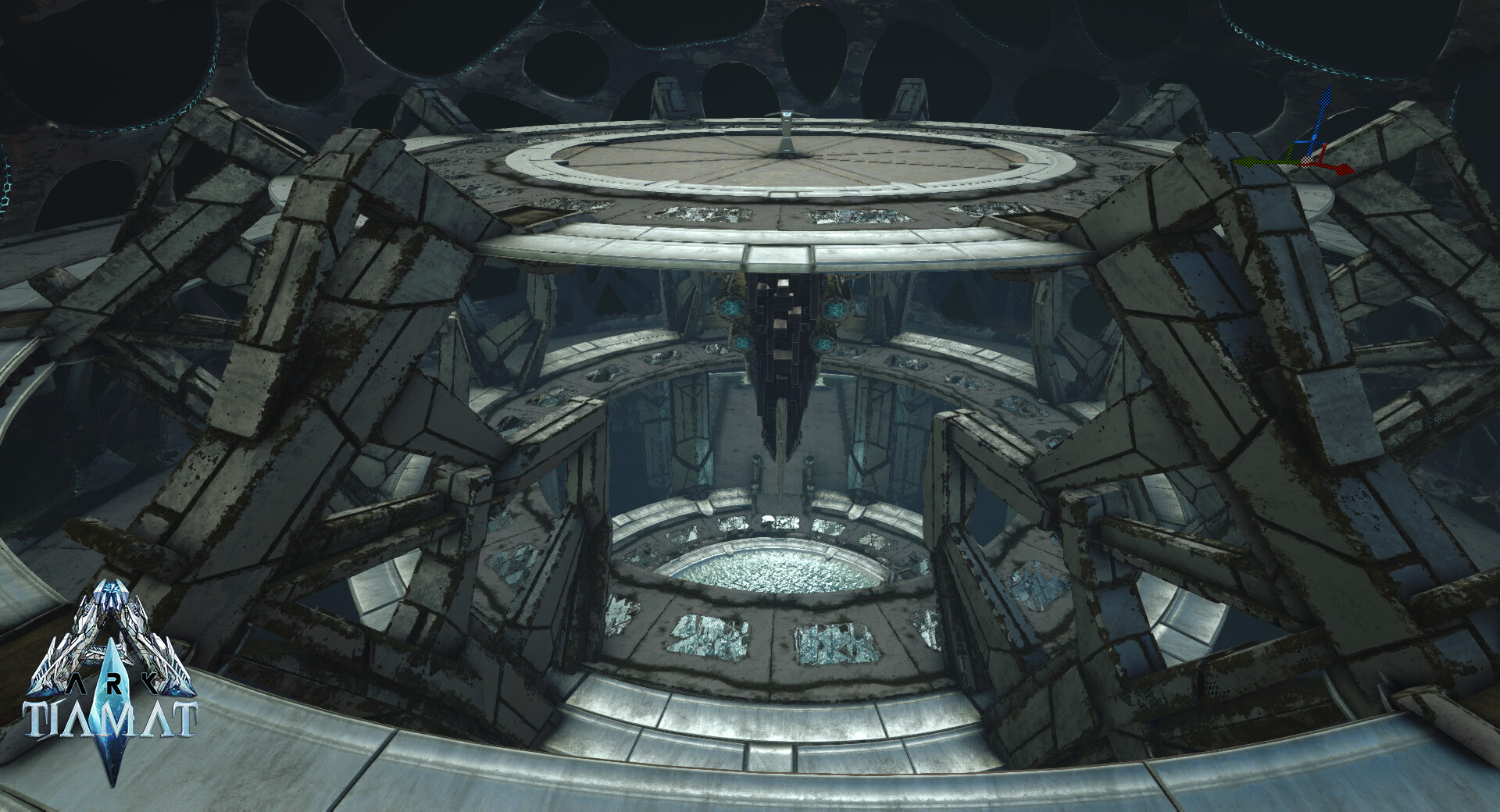Click the red axis arrow of the transform gizmo
1500x812 pixels.
[x=1341, y=168]
